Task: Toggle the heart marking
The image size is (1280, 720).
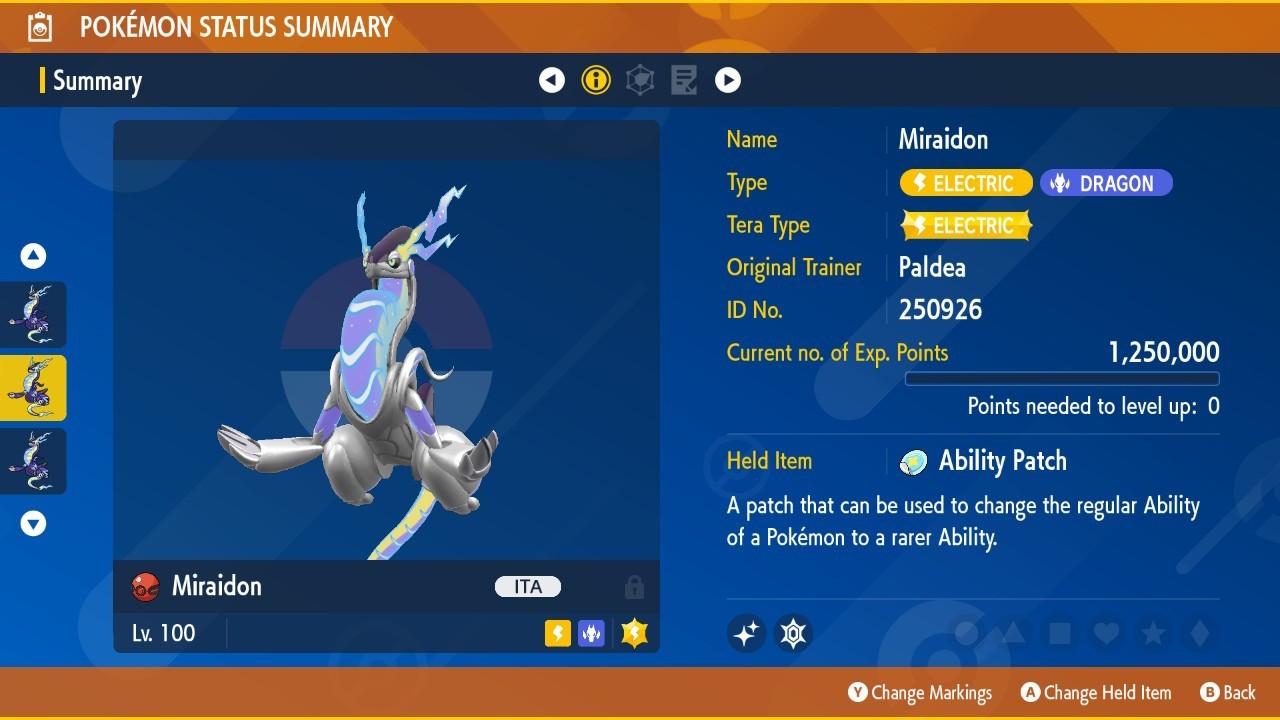Action: pos(1105,633)
